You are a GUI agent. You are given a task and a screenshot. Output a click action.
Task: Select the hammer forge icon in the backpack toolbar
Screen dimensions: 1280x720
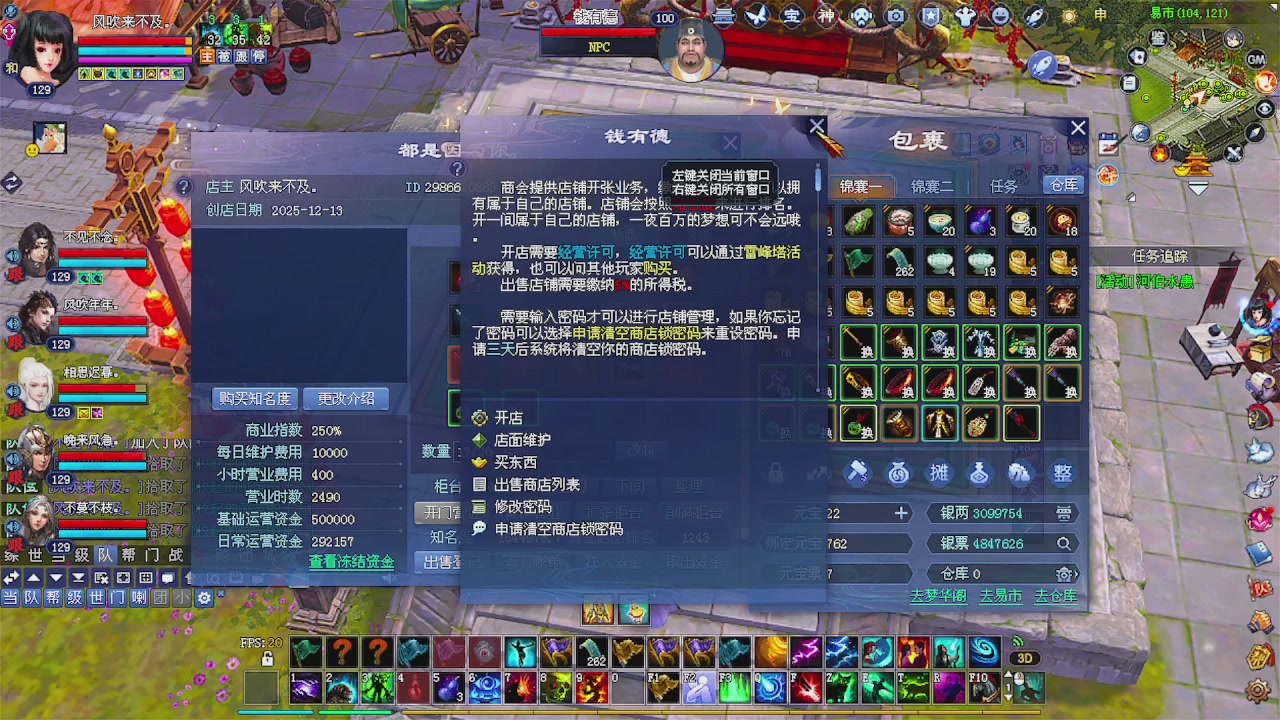(x=857, y=472)
